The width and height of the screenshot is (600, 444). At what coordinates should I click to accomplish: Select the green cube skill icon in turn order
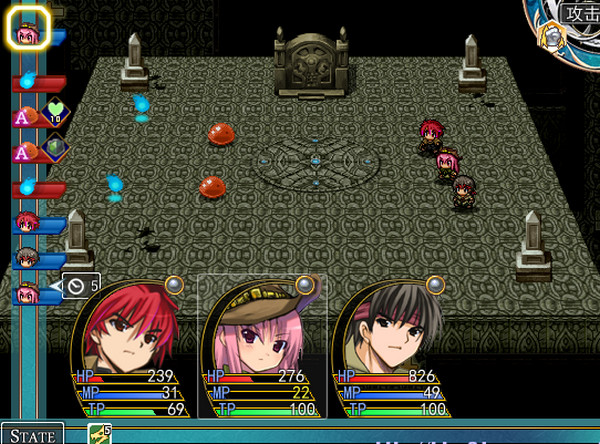[x=56, y=151]
